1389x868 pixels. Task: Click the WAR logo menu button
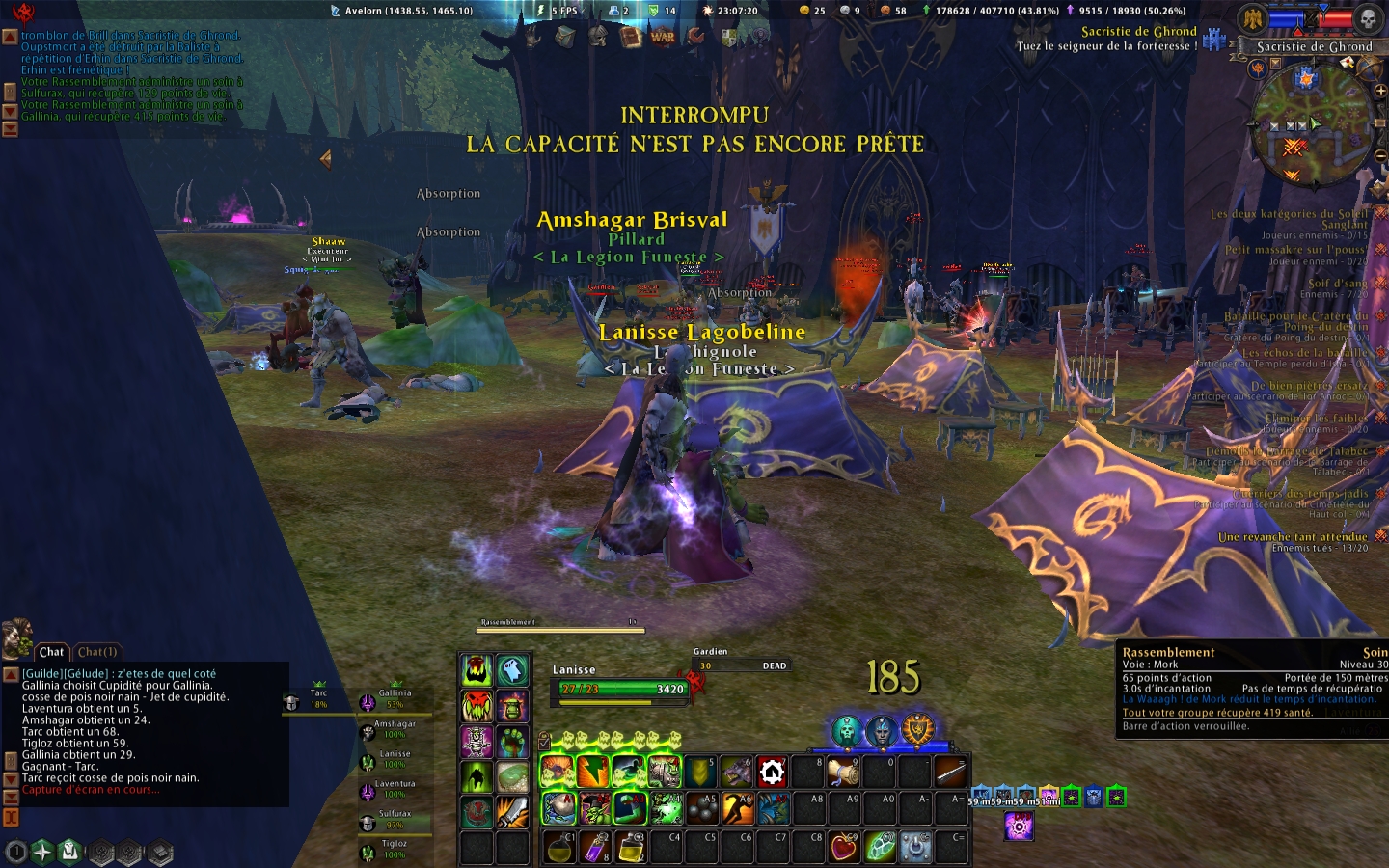[x=663, y=37]
